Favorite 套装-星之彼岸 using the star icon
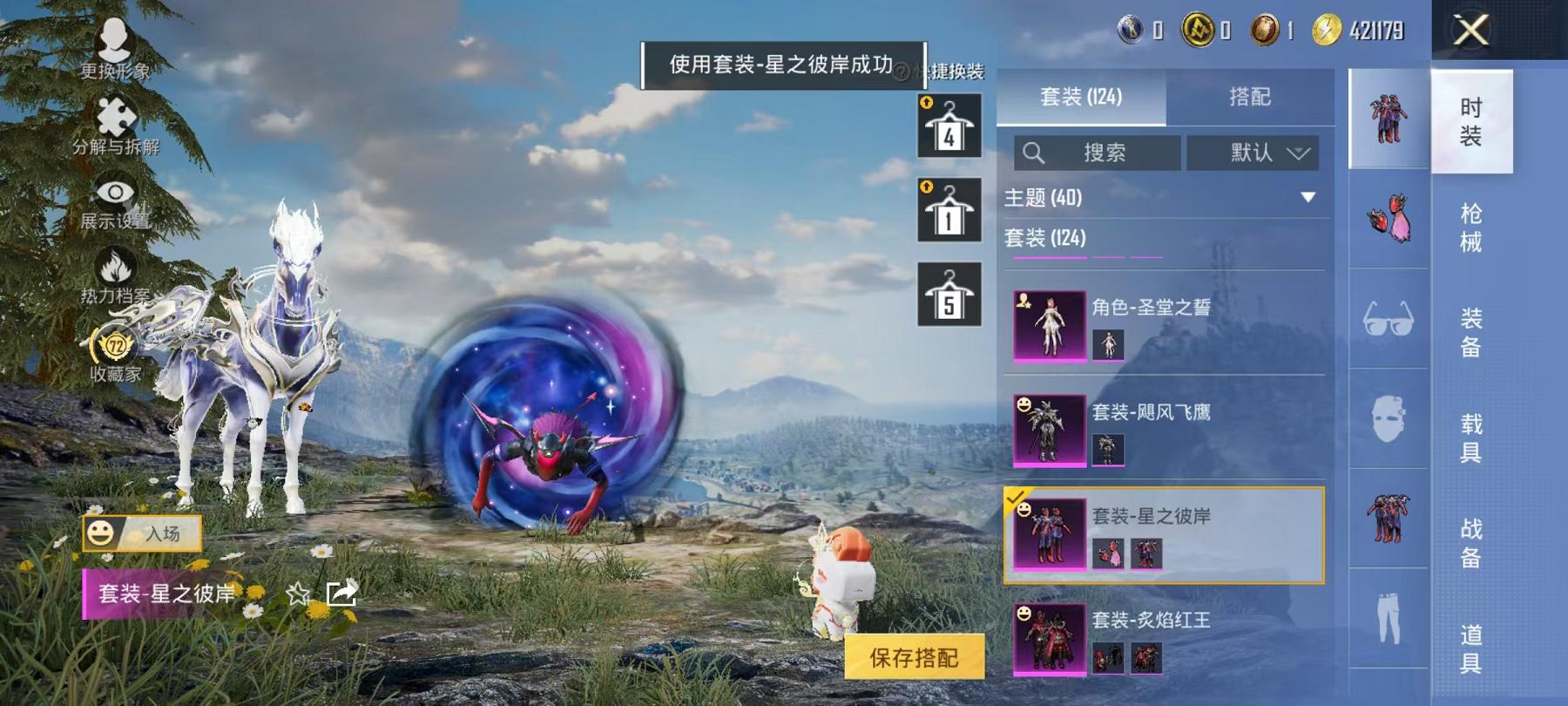 pos(296,593)
